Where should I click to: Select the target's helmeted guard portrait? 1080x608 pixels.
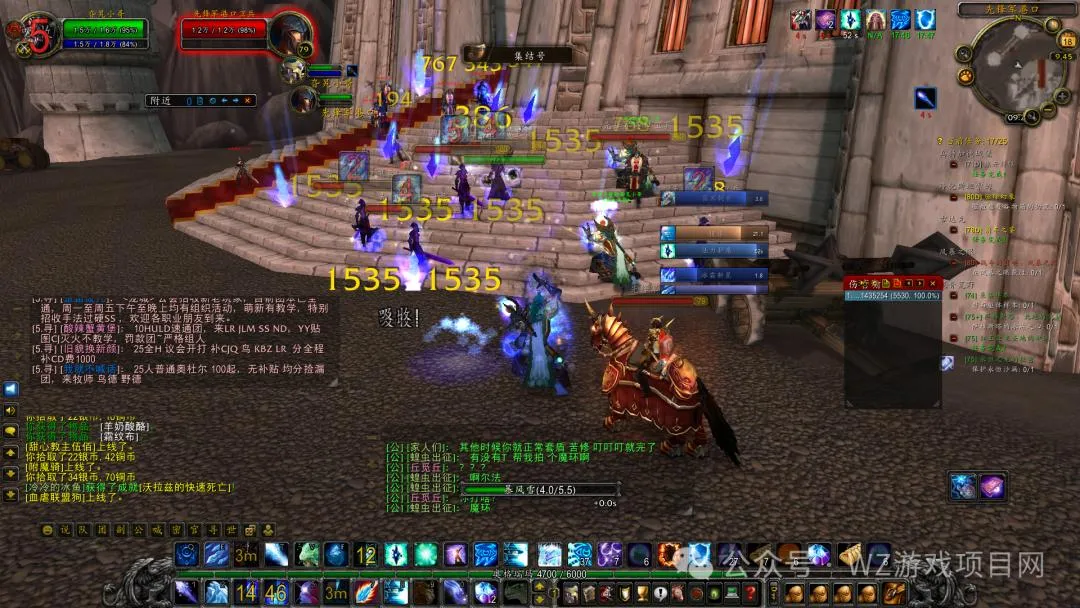[x=289, y=35]
